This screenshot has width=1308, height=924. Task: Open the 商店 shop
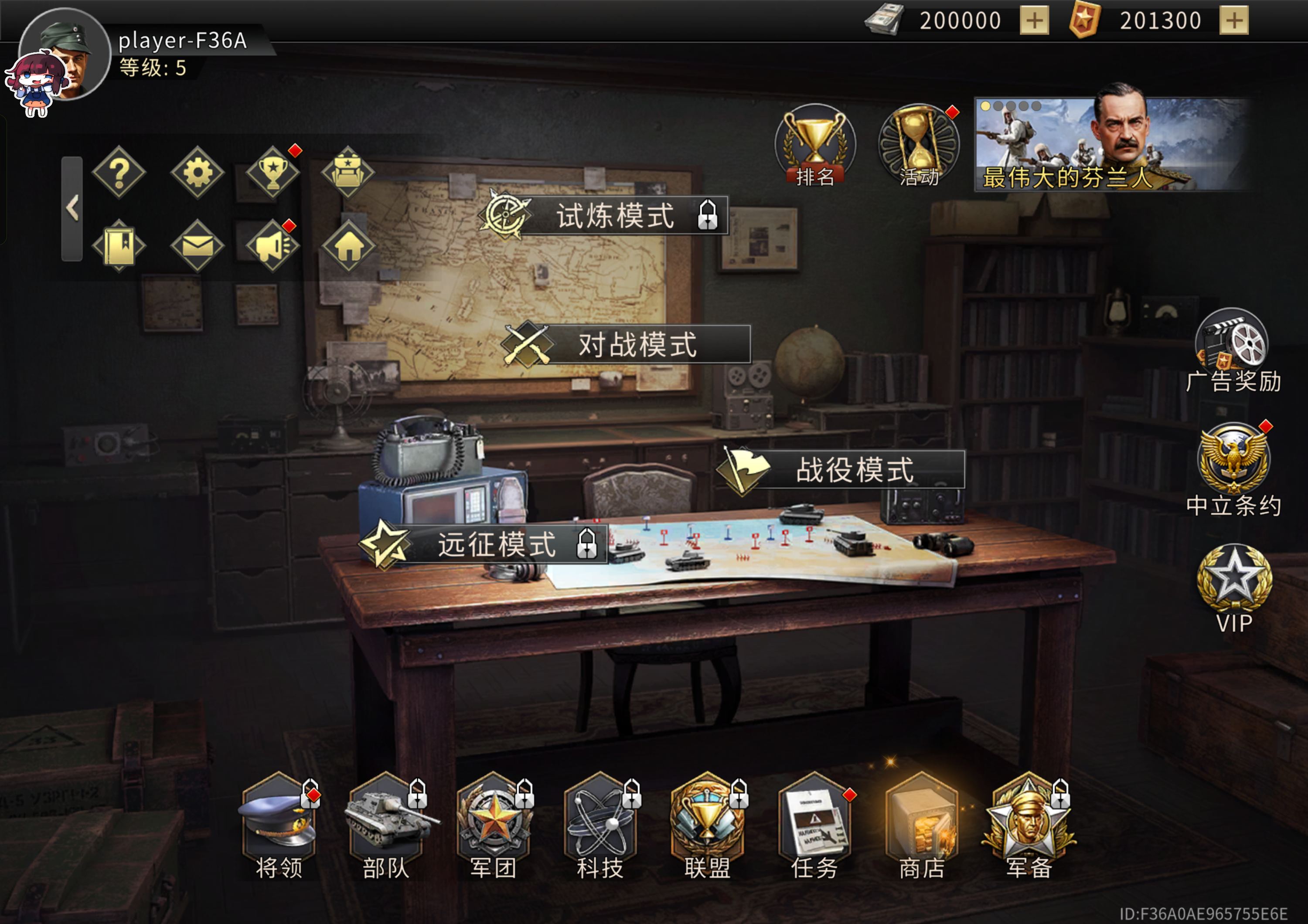pos(921,822)
